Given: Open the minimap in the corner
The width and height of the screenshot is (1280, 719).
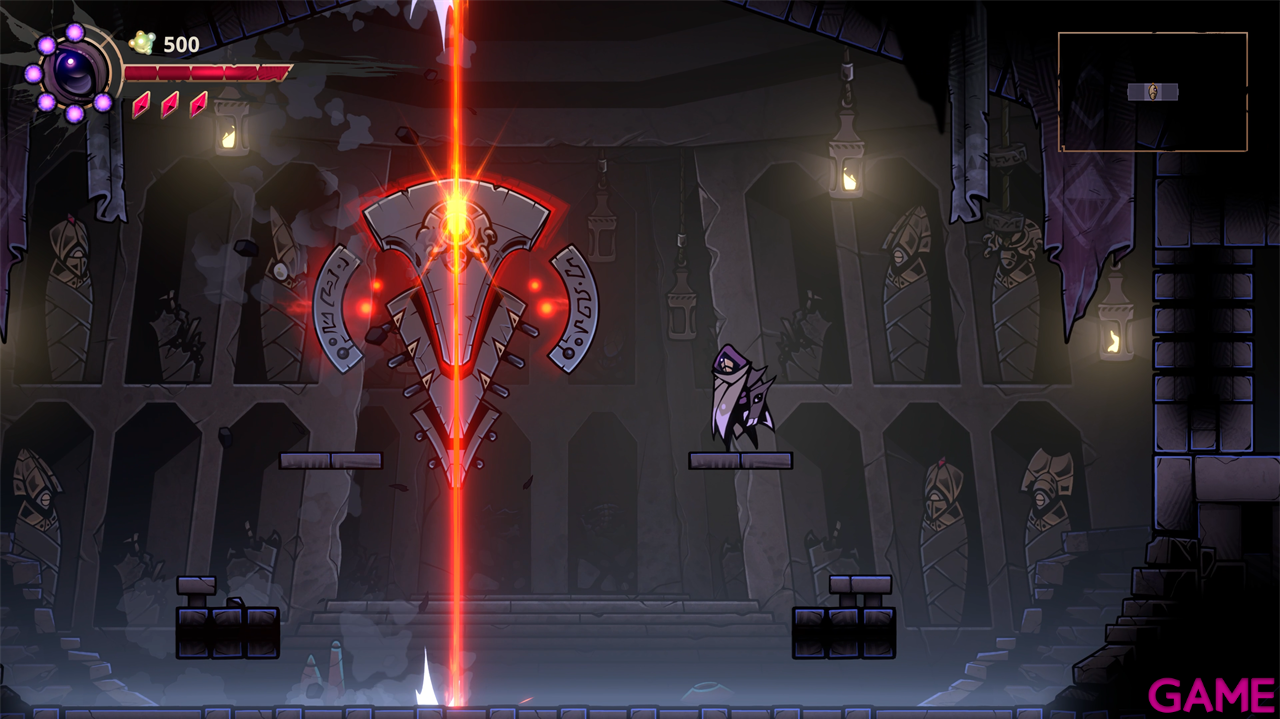Looking at the screenshot, I should (1152, 91).
